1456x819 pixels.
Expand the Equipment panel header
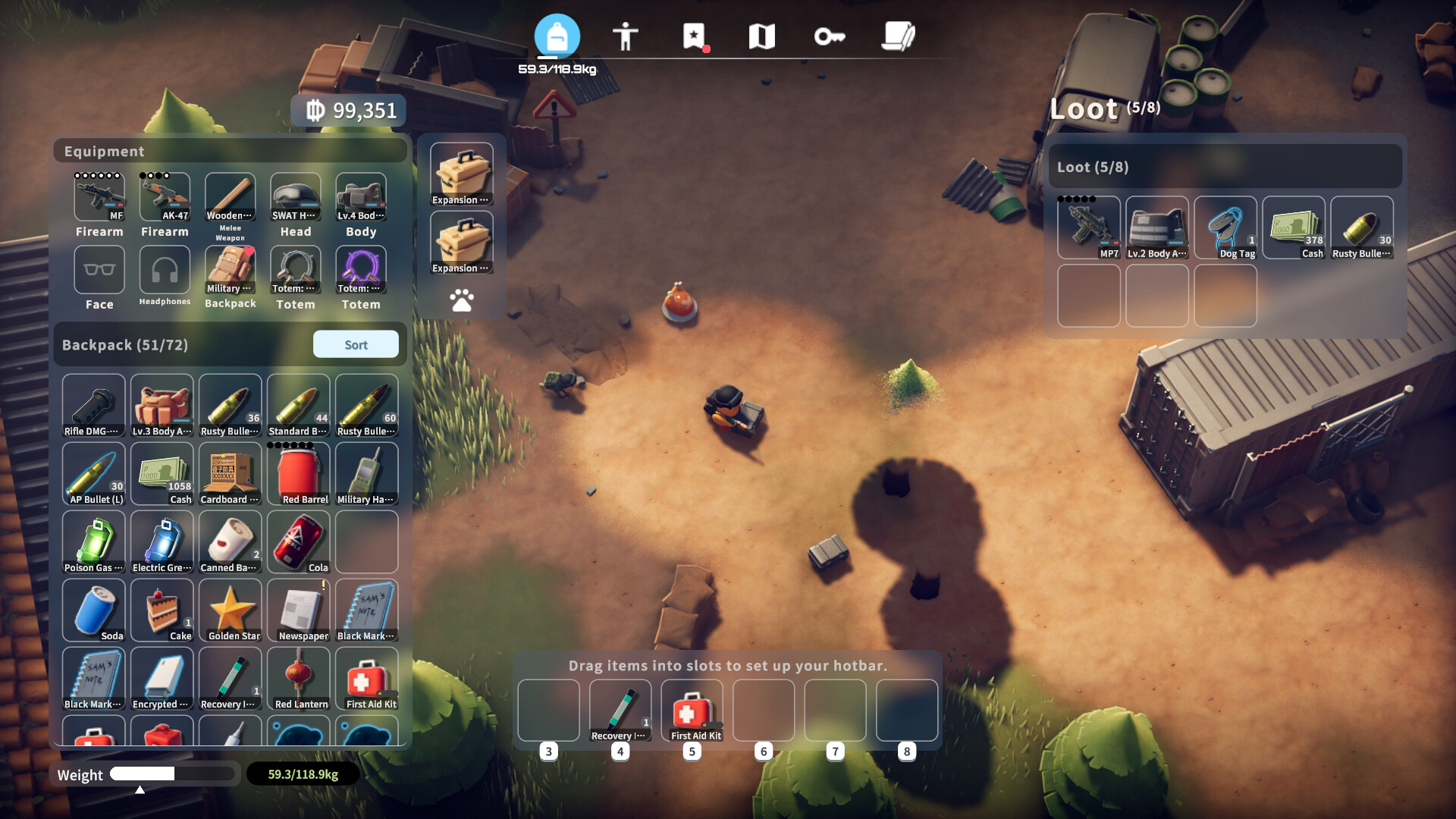point(229,151)
